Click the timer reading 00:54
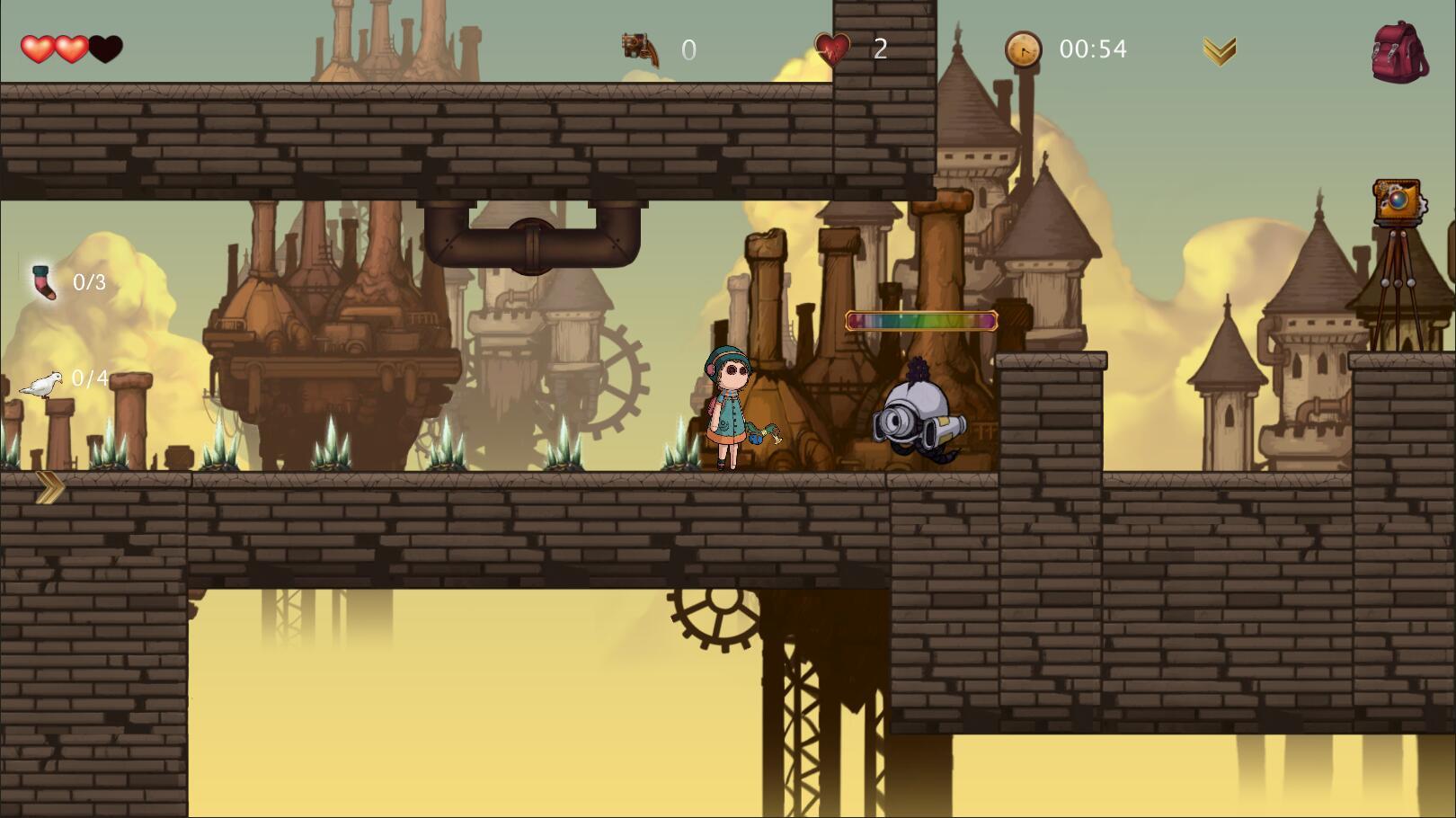Screen dimensions: 1456x818 (1093, 49)
